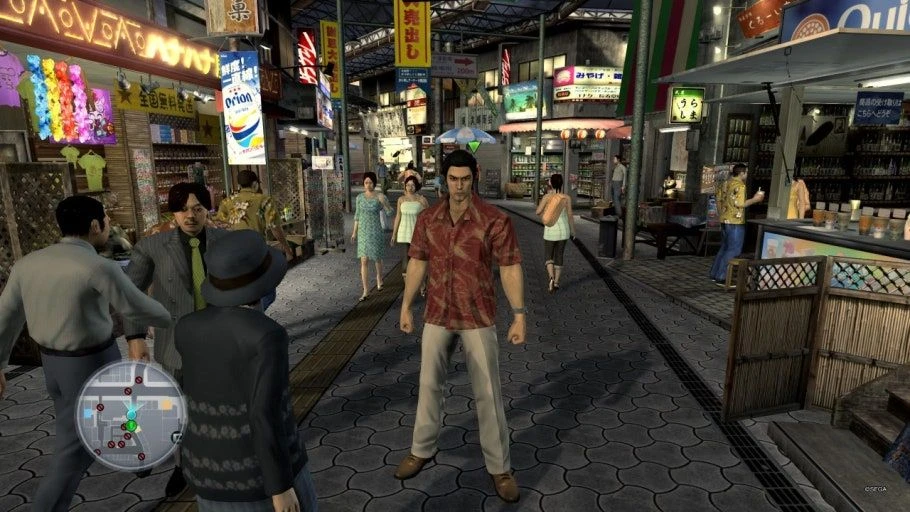
Task: Select the green marker on the minimap
Action: 131,425
